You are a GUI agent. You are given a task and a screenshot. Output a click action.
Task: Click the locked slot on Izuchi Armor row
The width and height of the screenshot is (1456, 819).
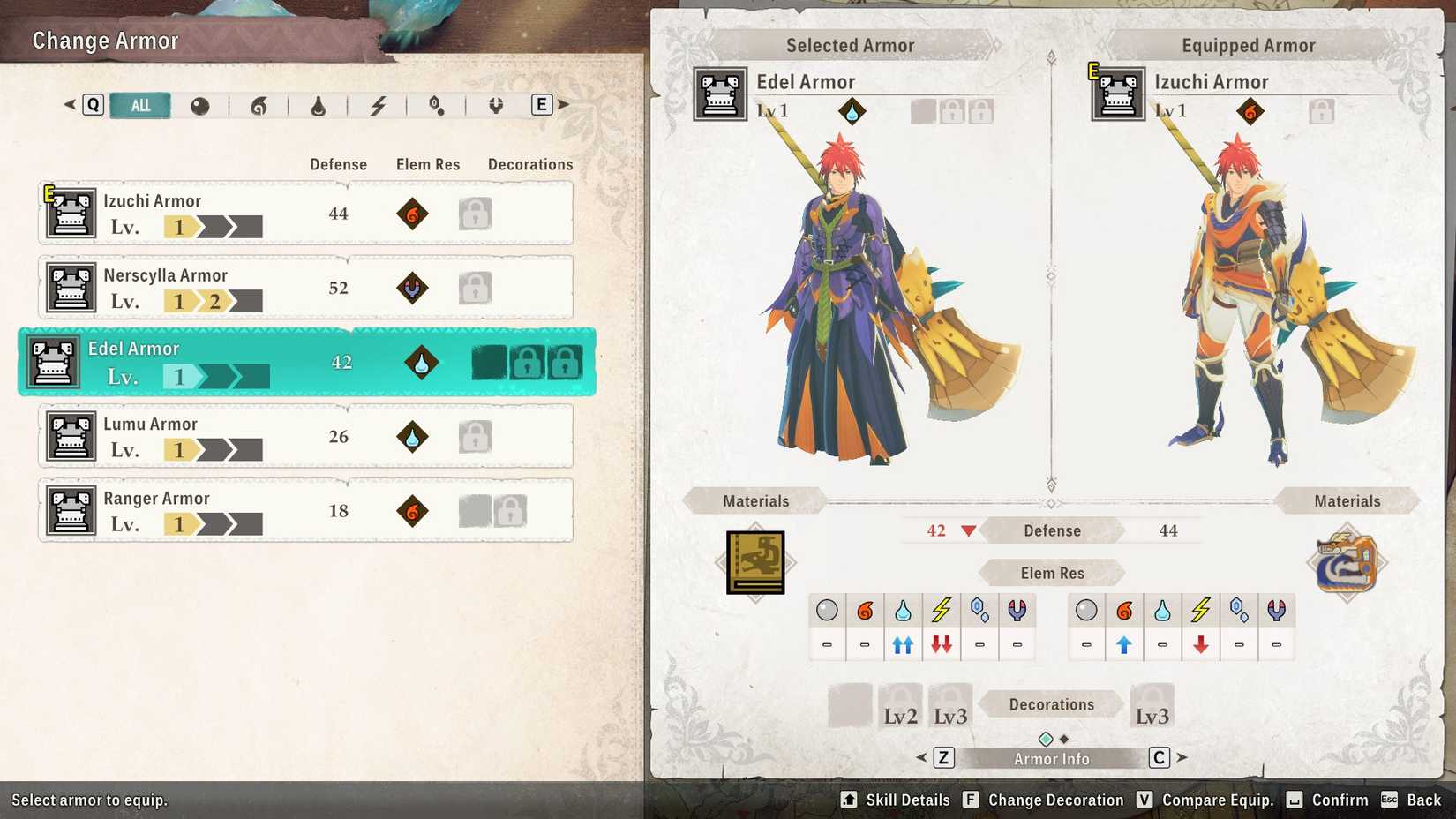coord(476,214)
